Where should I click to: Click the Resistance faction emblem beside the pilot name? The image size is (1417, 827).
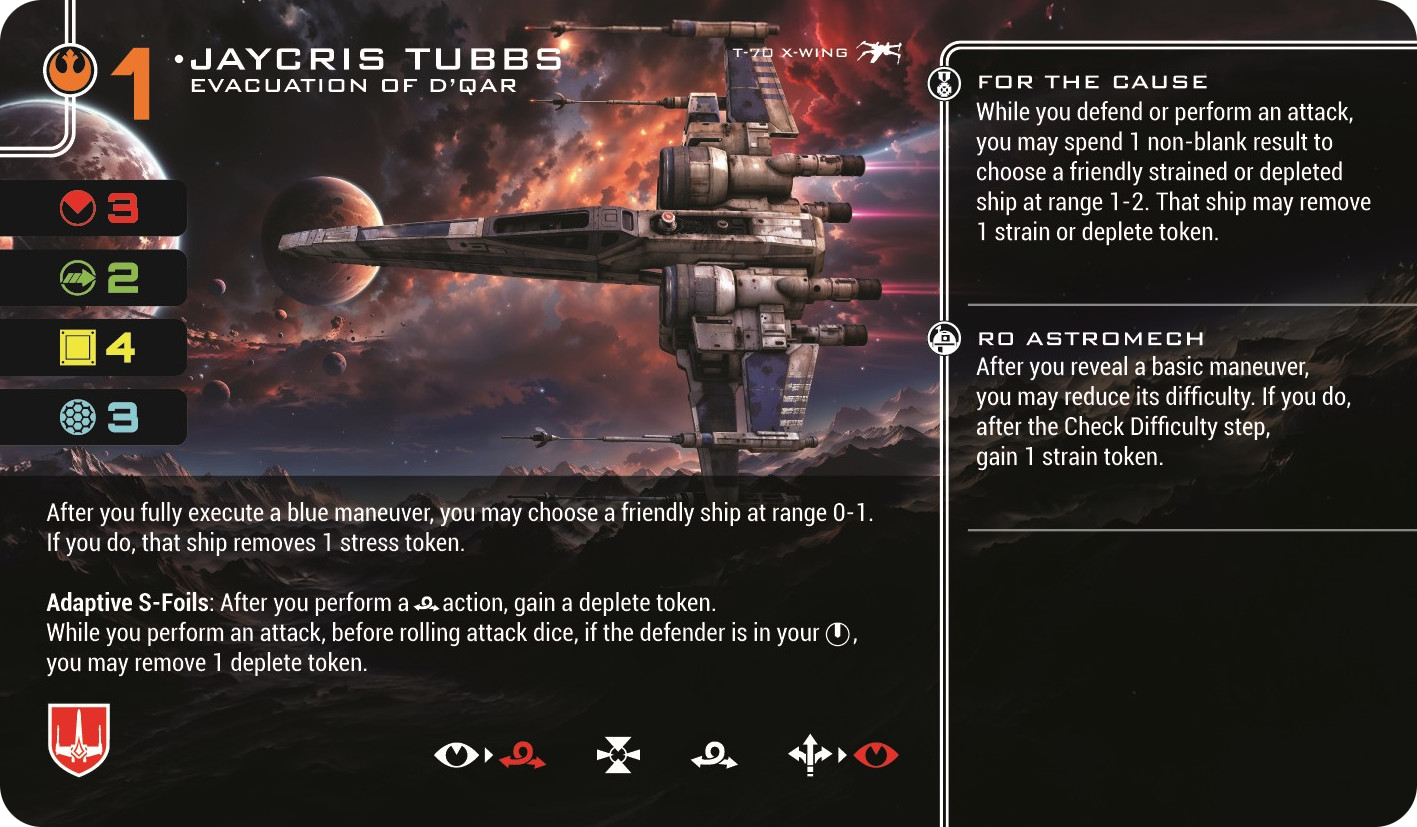(70, 71)
